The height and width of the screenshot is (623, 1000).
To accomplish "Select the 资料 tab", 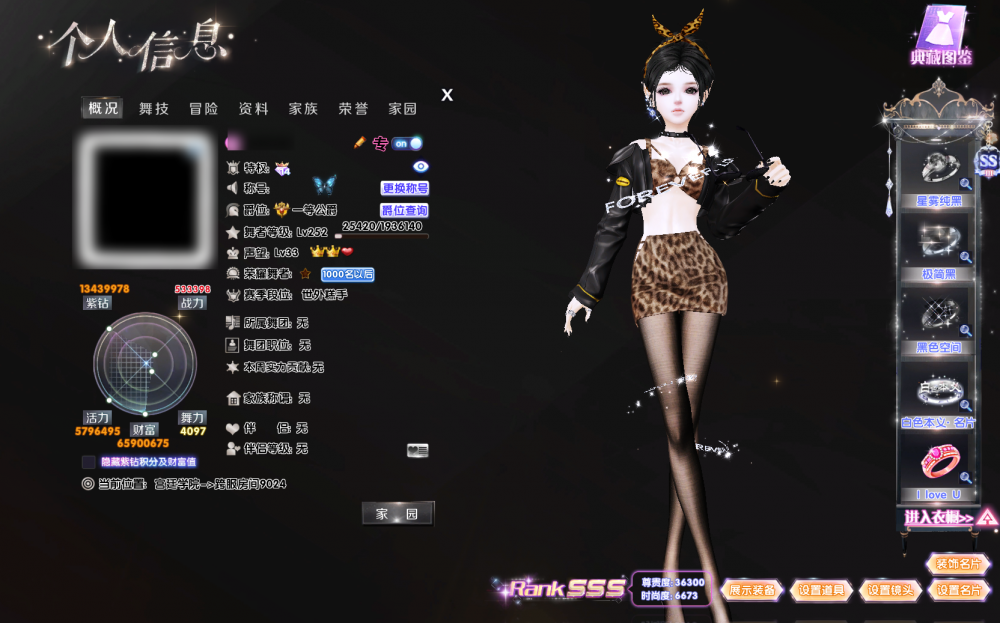I will [x=254, y=109].
